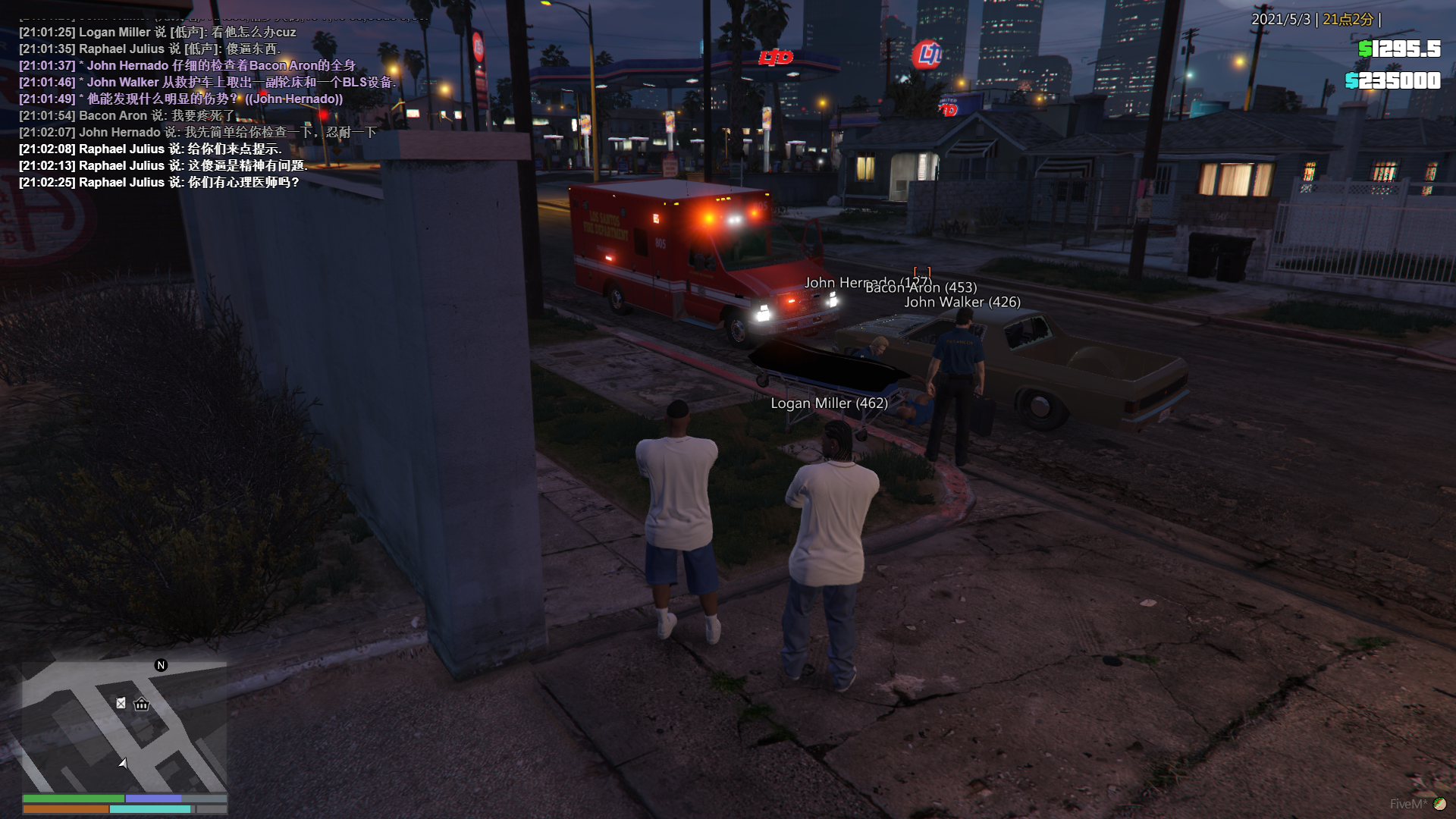
Task: Click the north N compass marker
Action: pyautogui.click(x=161, y=665)
